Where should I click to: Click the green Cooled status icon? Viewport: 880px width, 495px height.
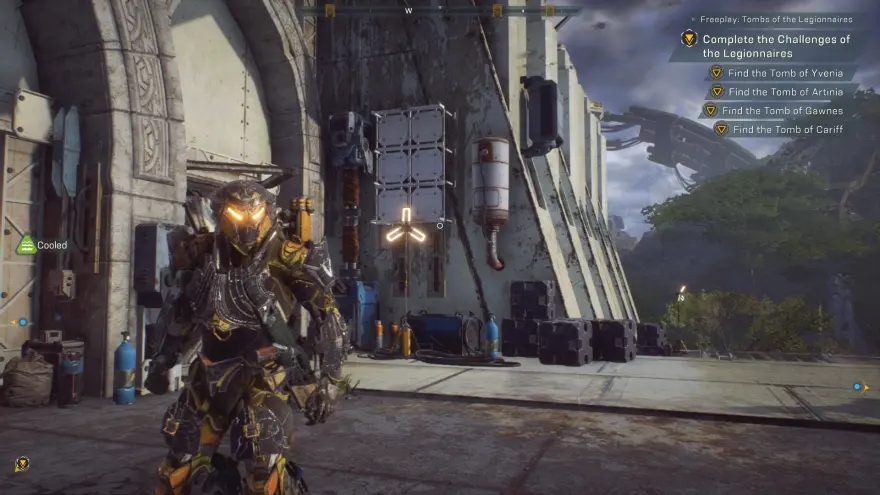pyautogui.click(x=26, y=245)
